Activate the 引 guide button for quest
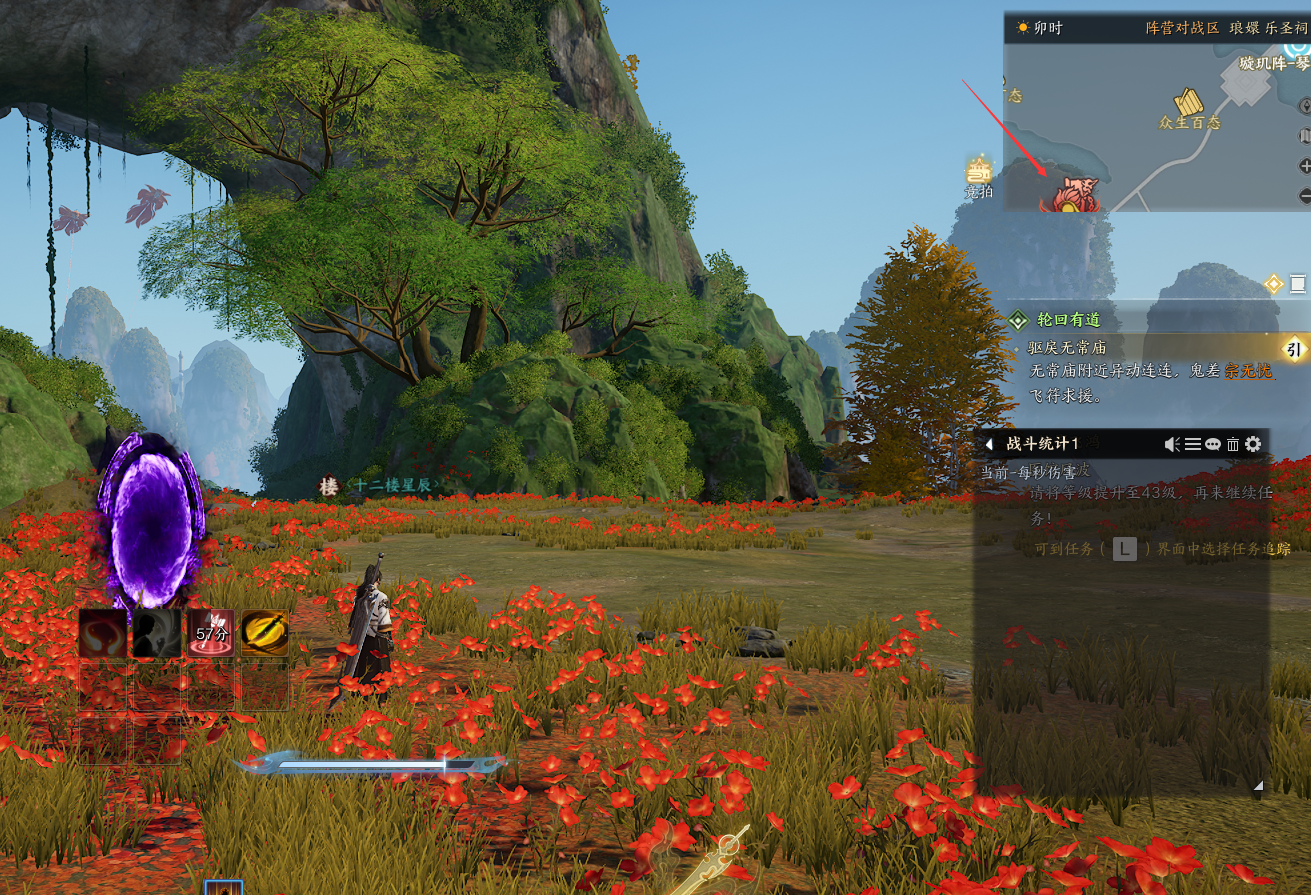 click(1293, 349)
